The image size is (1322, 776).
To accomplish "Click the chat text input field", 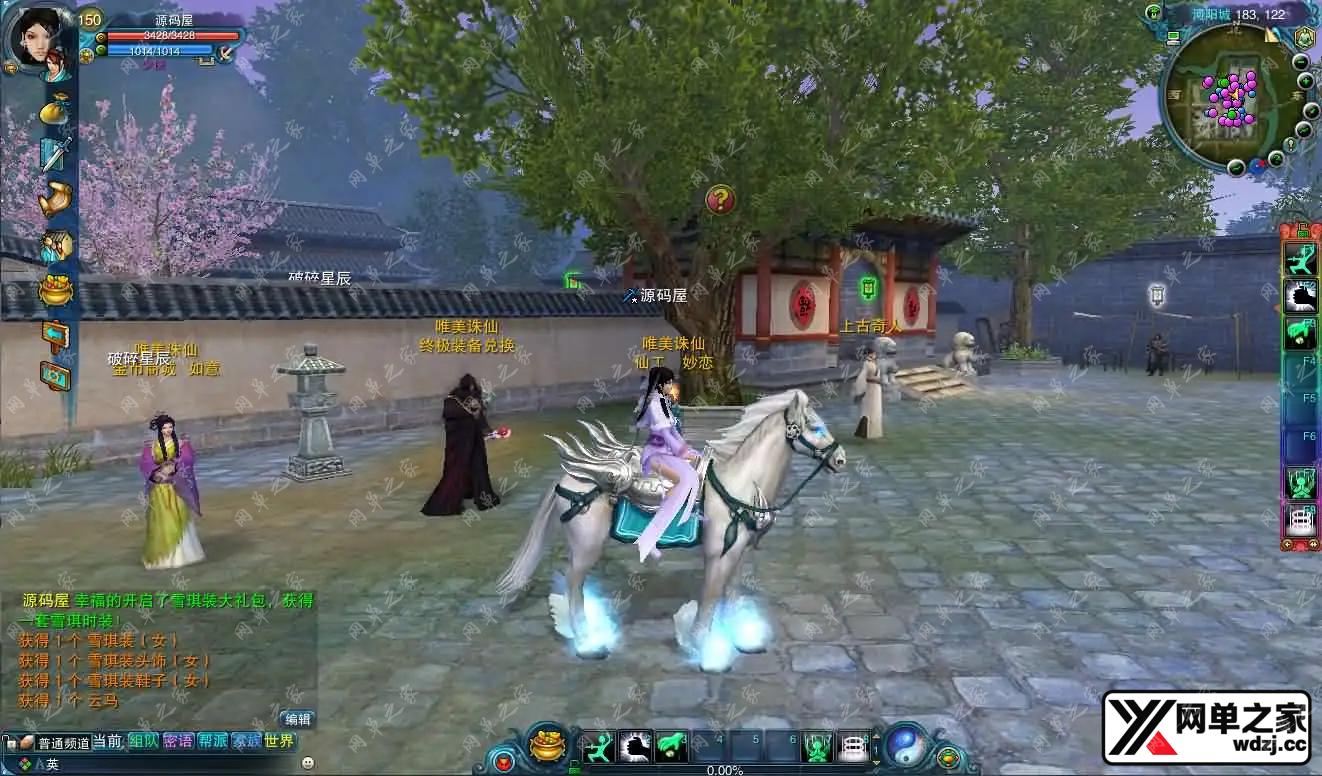I will (x=180, y=765).
